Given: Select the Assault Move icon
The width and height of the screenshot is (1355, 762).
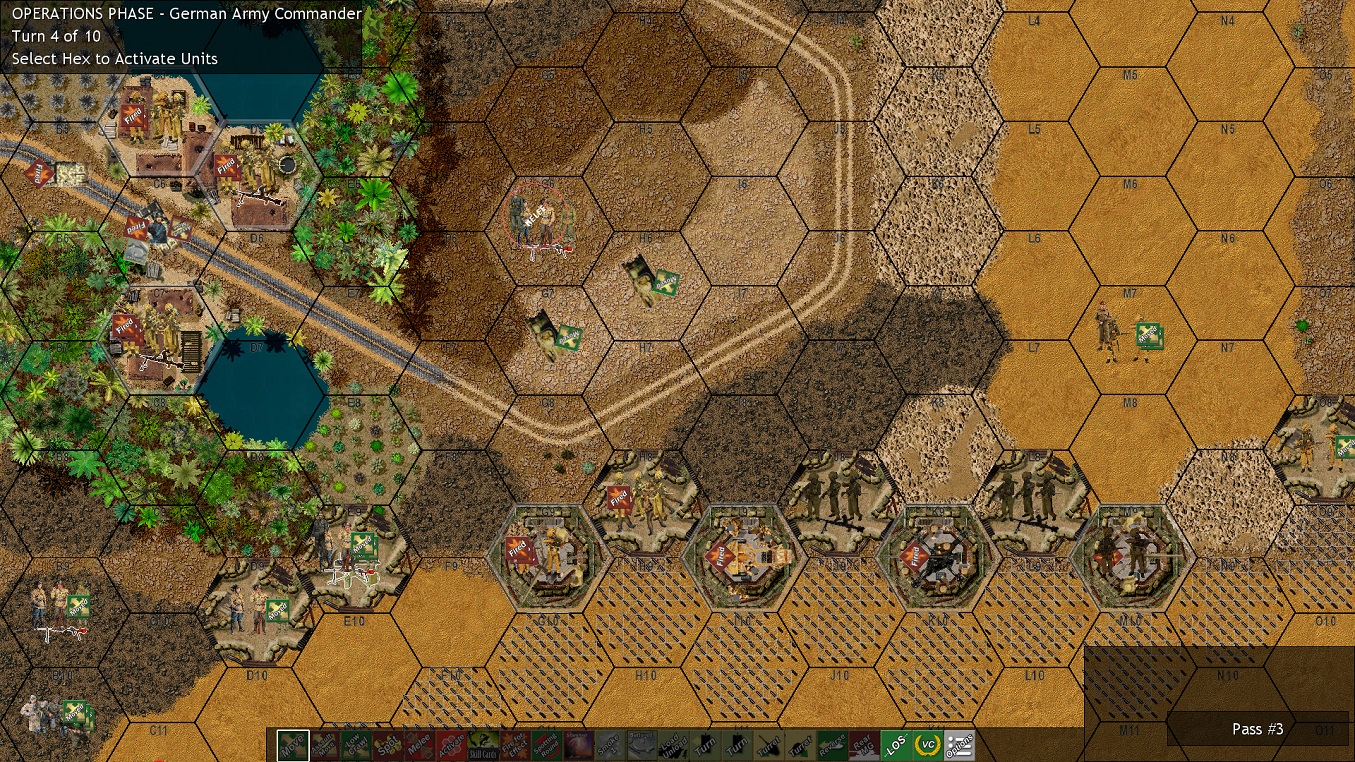Looking at the screenshot, I should click(x=322, y=745).
